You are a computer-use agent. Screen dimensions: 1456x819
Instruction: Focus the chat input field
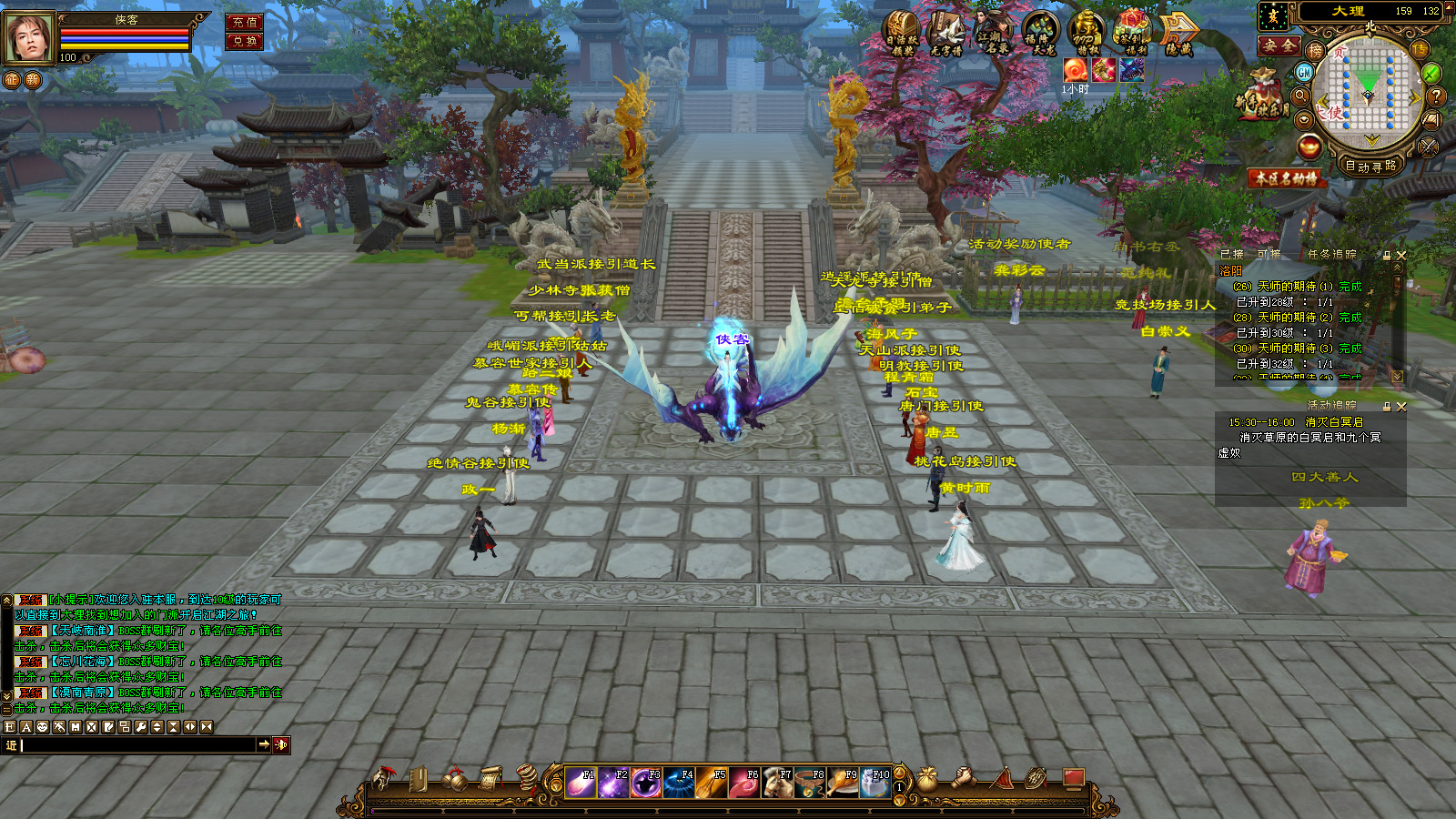pyautogui.click(x=136, y=745)
